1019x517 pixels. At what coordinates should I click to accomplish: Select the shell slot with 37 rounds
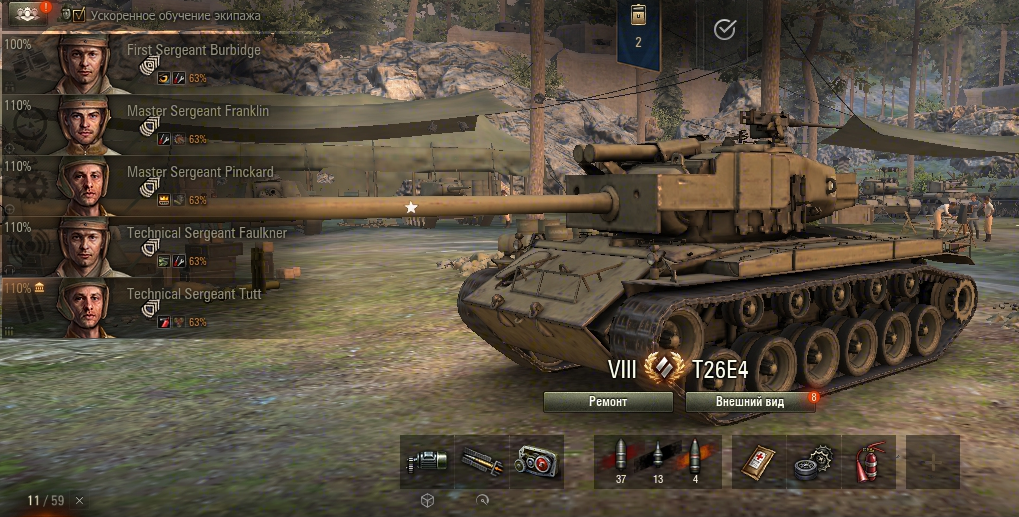pos(621,462)
